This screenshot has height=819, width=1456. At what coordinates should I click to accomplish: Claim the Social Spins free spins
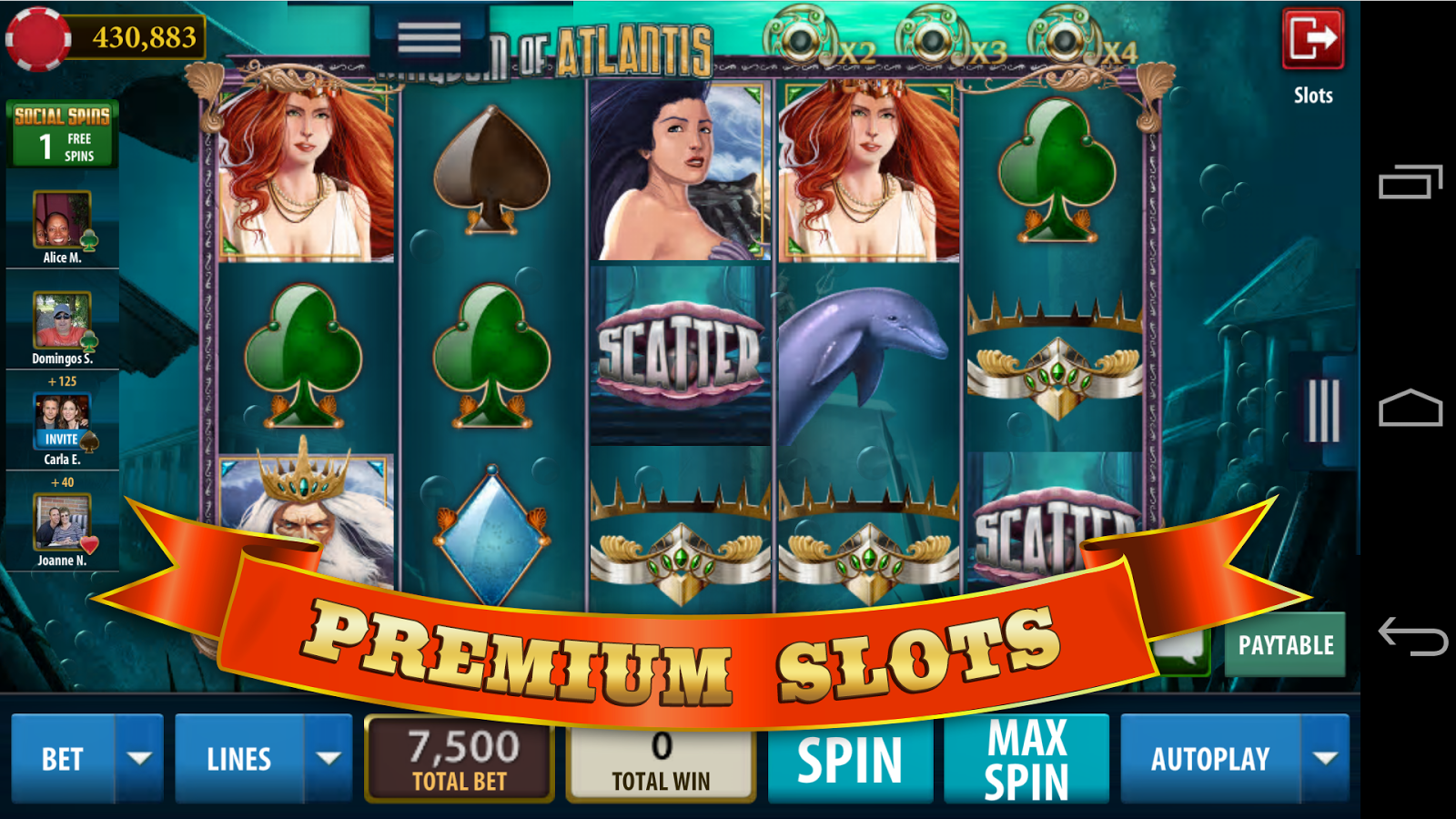pyautogui.click(x=62, y=135)
